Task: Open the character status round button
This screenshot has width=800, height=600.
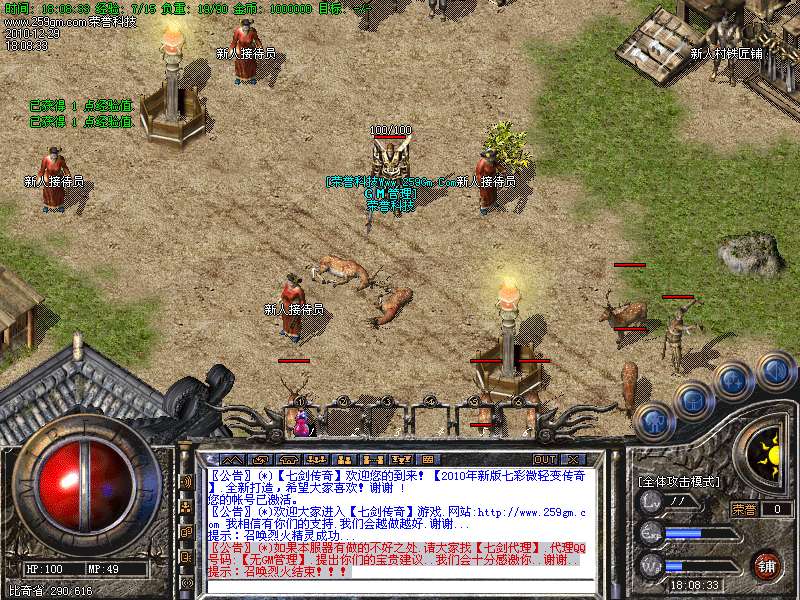Action: 654,421
